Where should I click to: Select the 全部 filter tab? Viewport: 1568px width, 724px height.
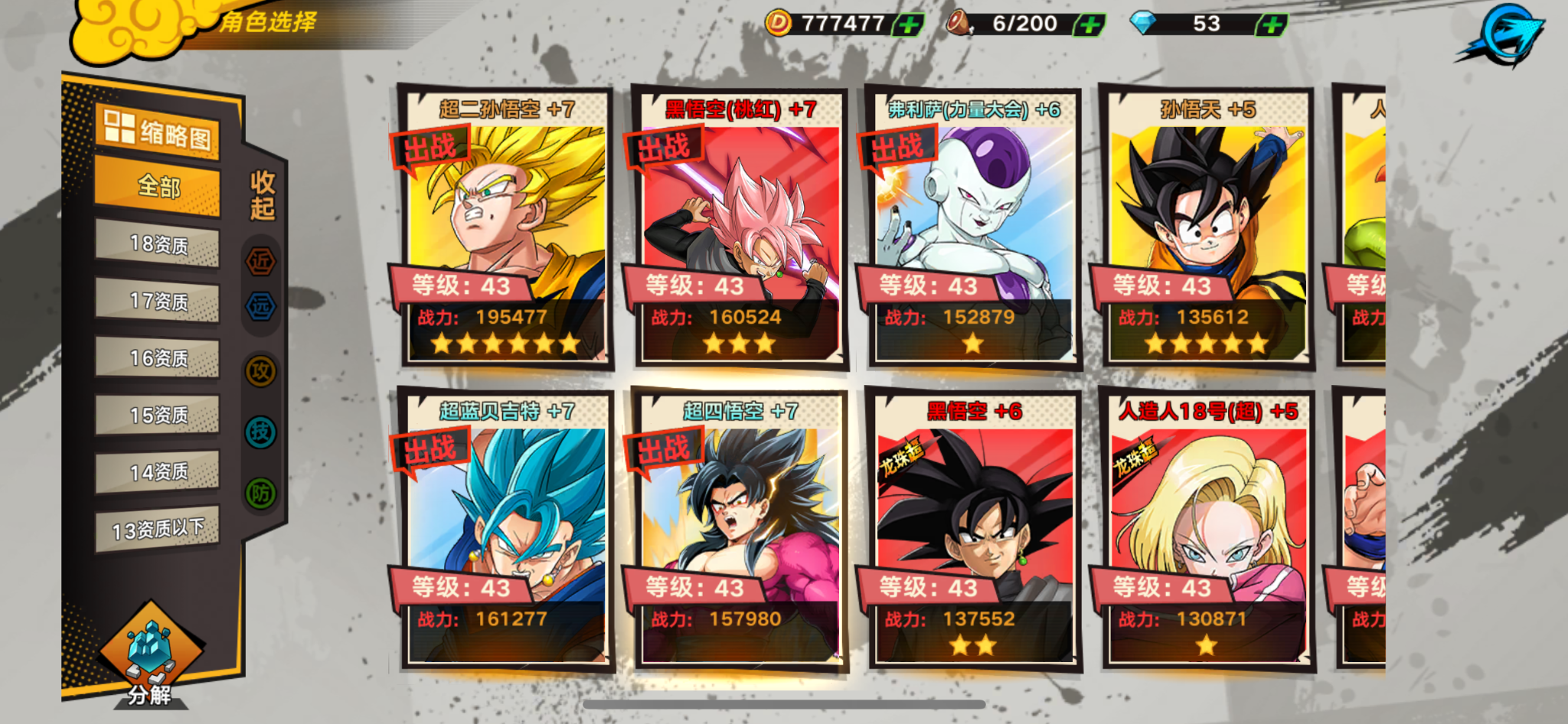[x=158, y=187]
